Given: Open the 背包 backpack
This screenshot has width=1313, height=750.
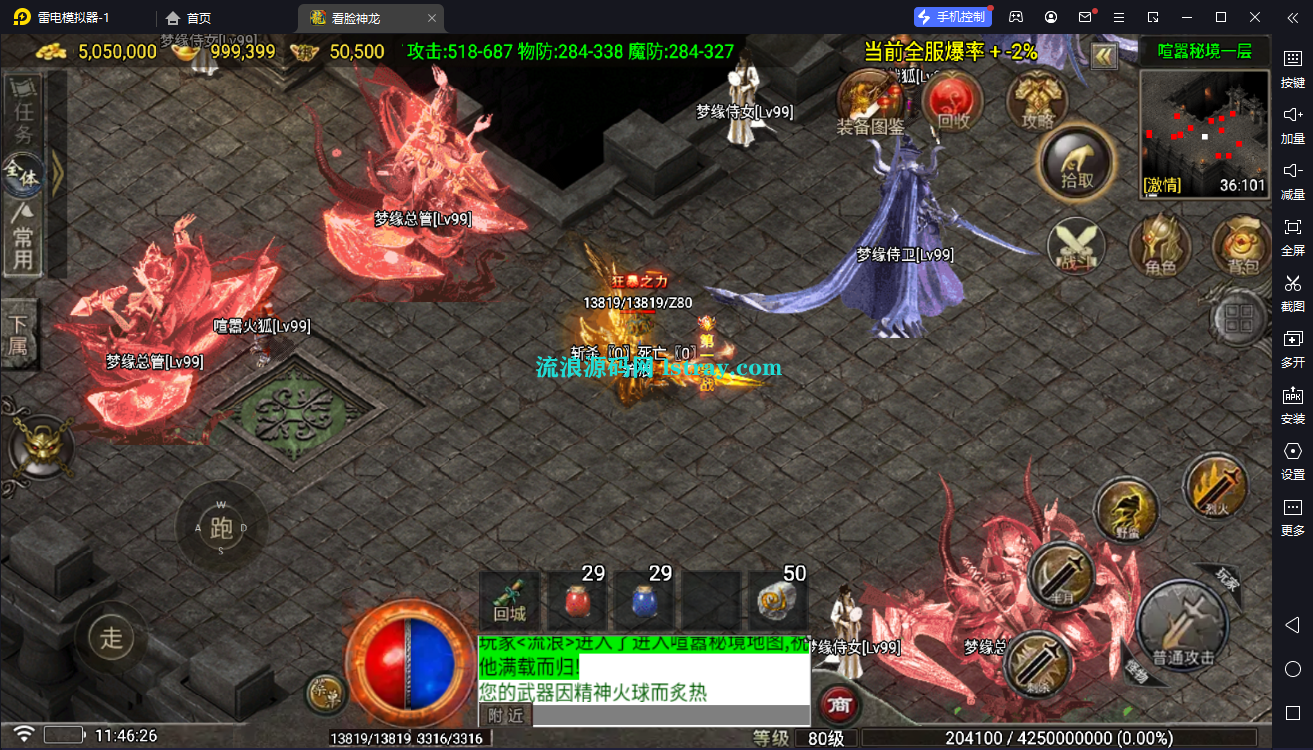Looking at the screenshot, I should pos(1242,245).
